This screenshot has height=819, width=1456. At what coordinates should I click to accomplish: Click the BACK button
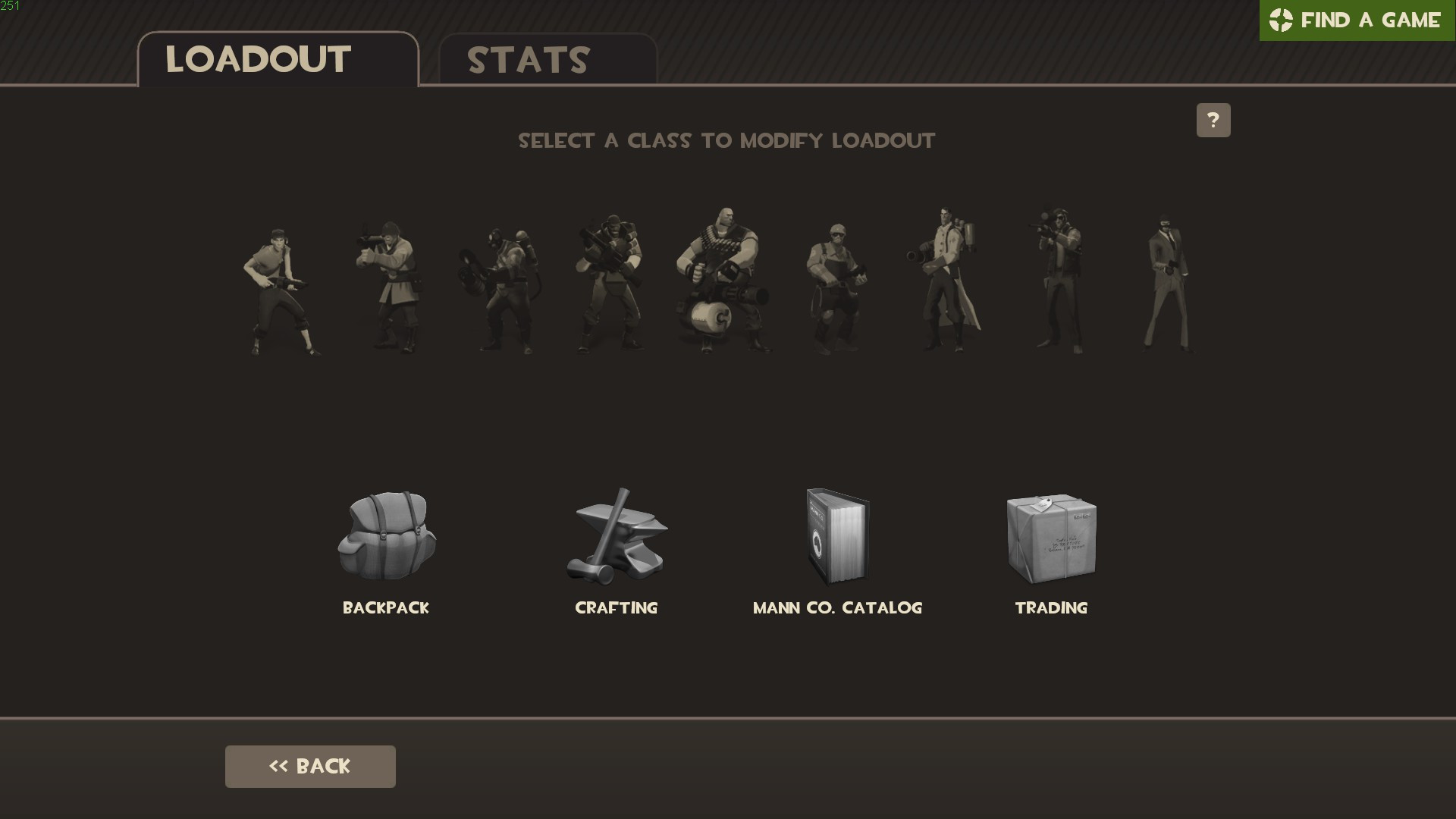tap(309, 766)
